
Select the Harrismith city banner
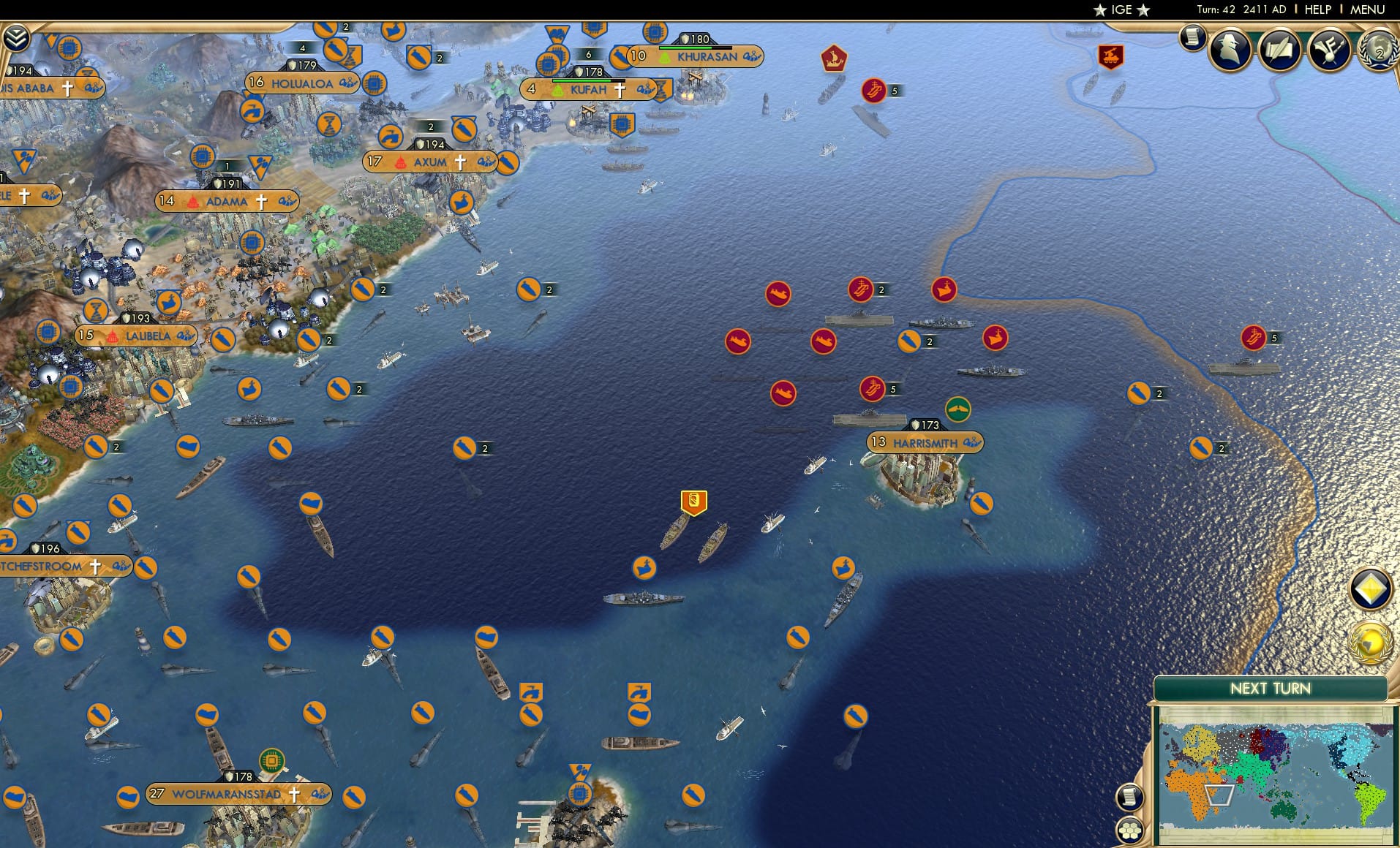tap(927, 443)
